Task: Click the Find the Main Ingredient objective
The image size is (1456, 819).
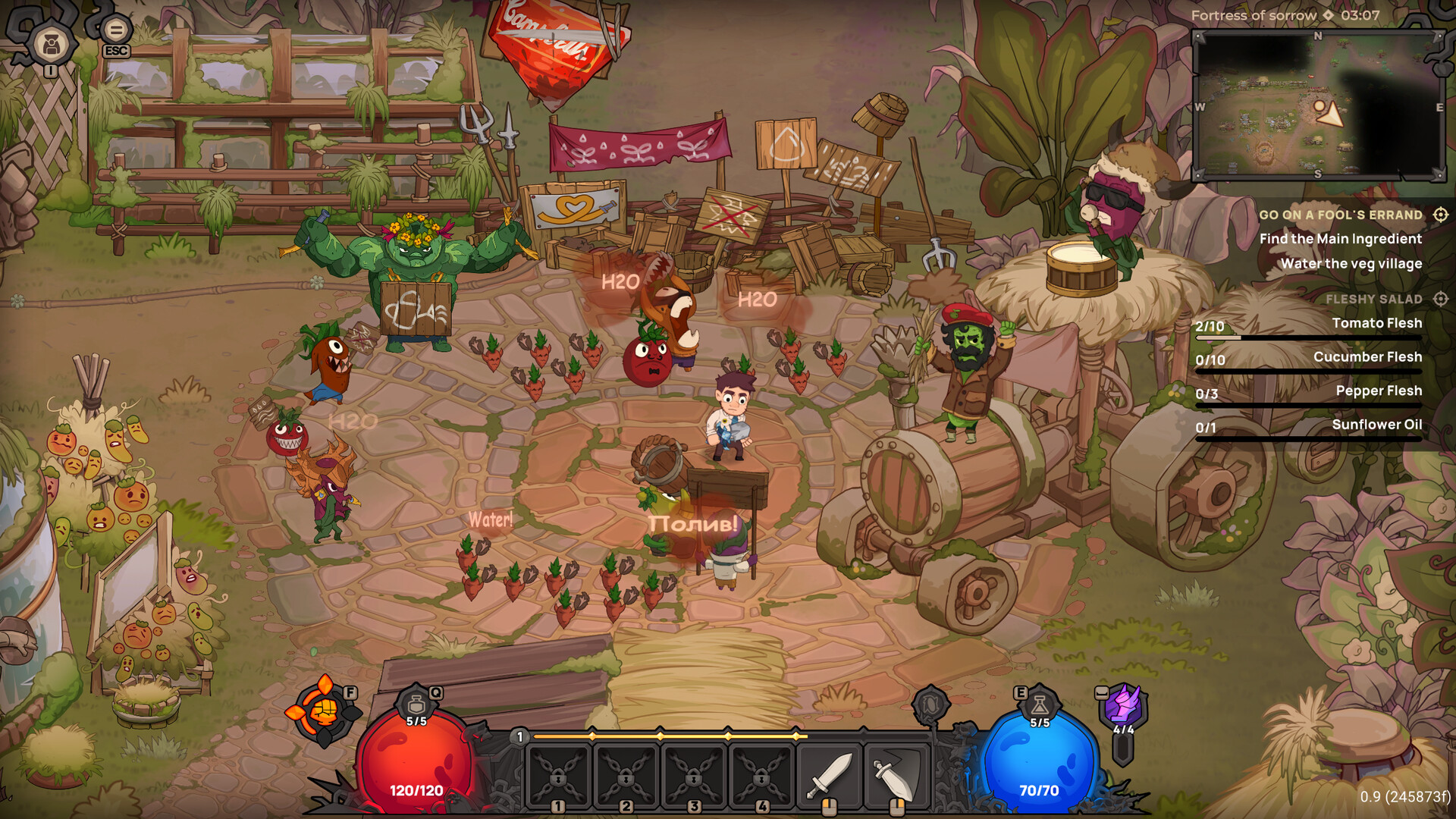Action: pos(1341,239)
